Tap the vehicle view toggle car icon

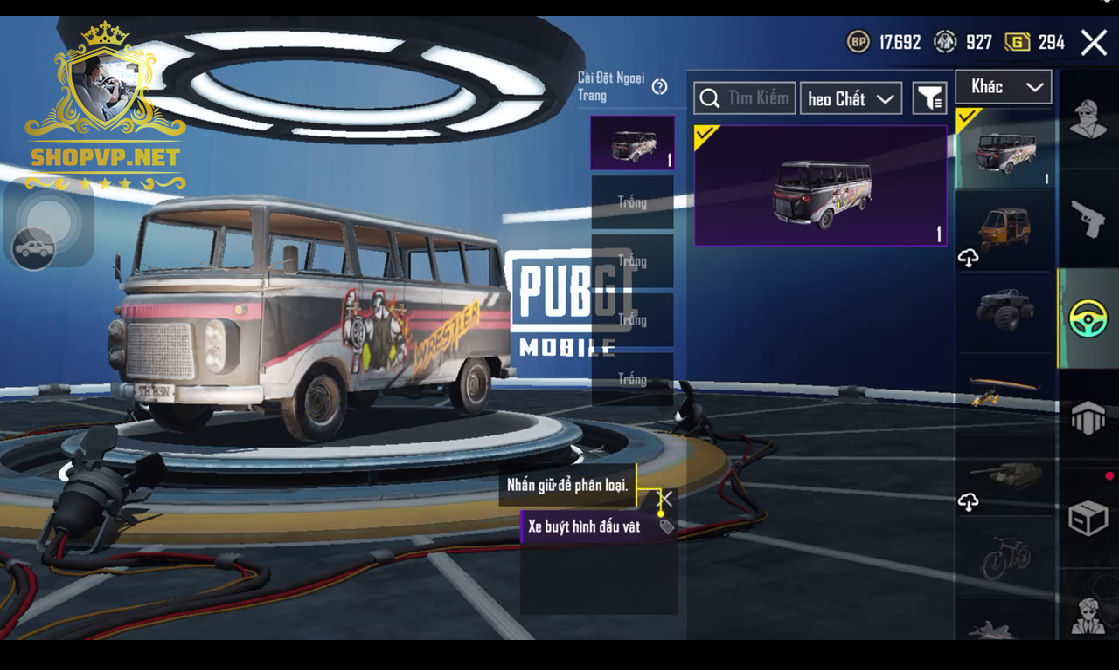pyautogui.click(x=34, y=248)
